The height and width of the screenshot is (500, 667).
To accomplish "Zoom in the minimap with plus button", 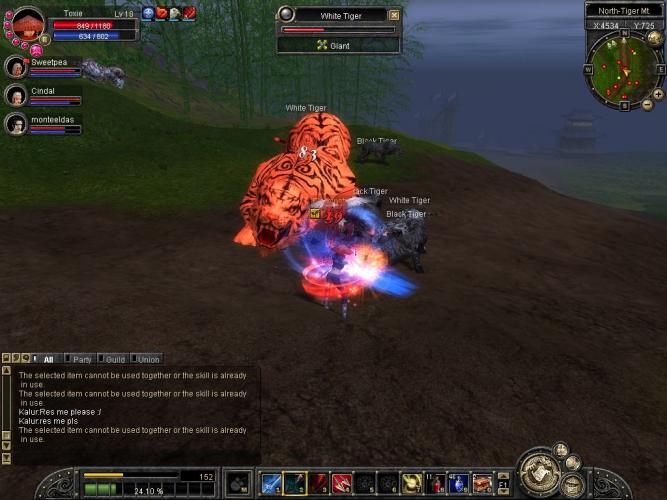I will click(x=658, y=94).
